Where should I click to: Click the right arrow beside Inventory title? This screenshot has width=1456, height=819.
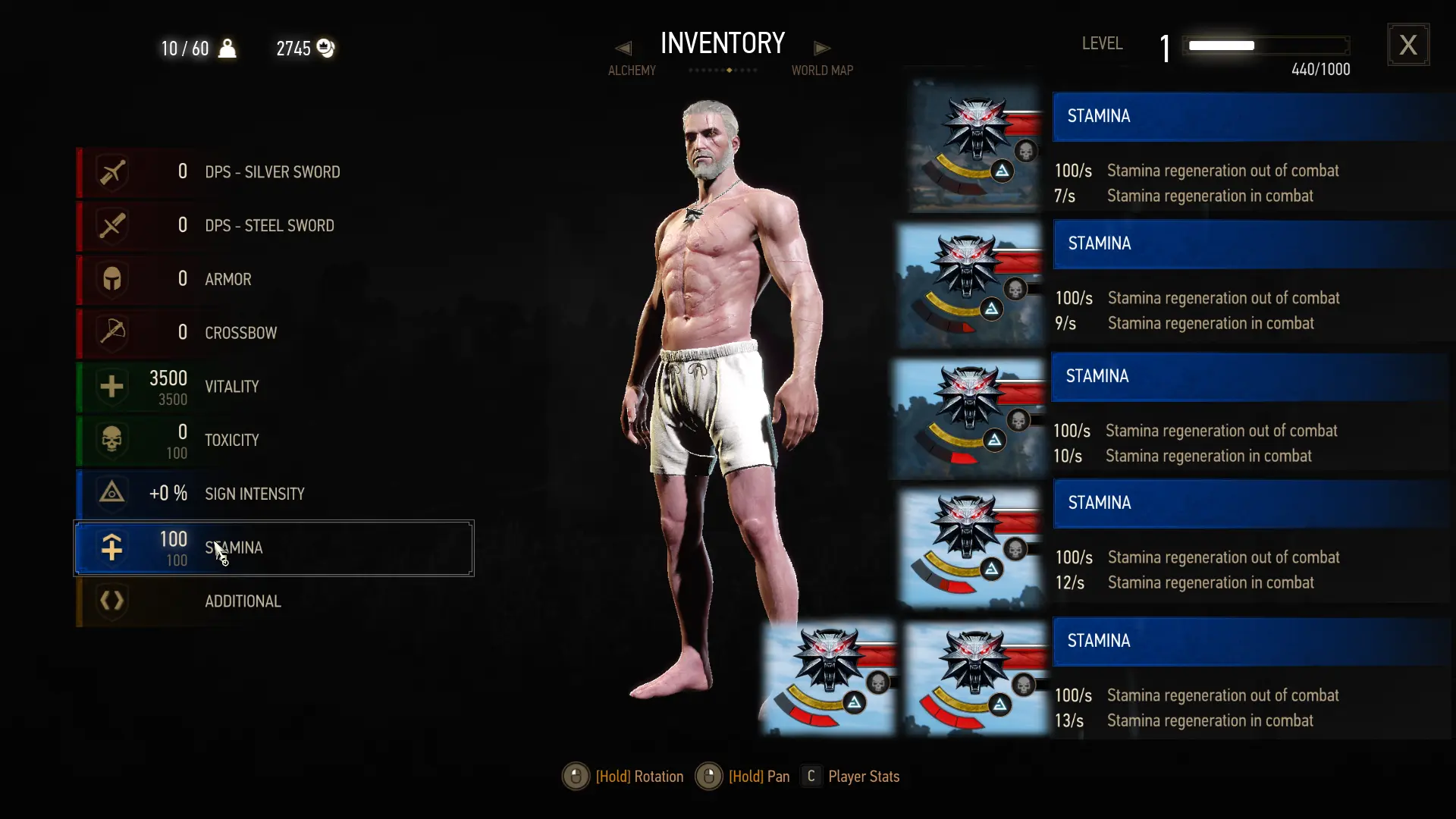822,48
